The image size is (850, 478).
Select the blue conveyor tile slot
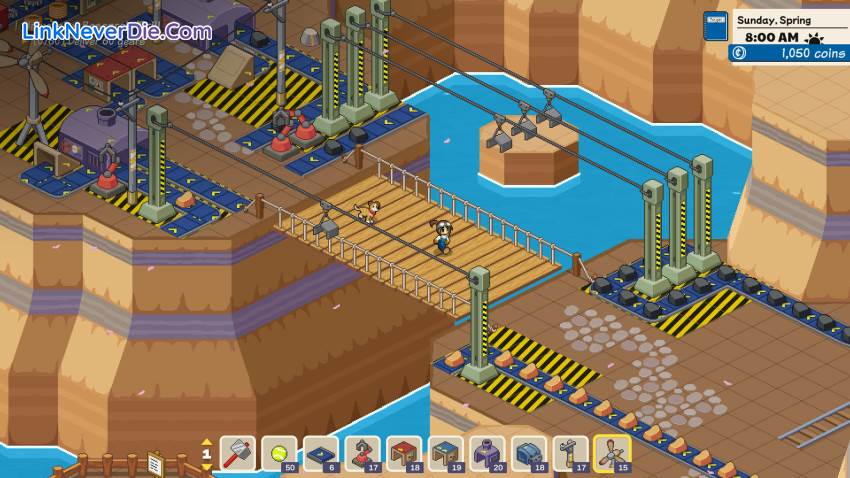321,454
